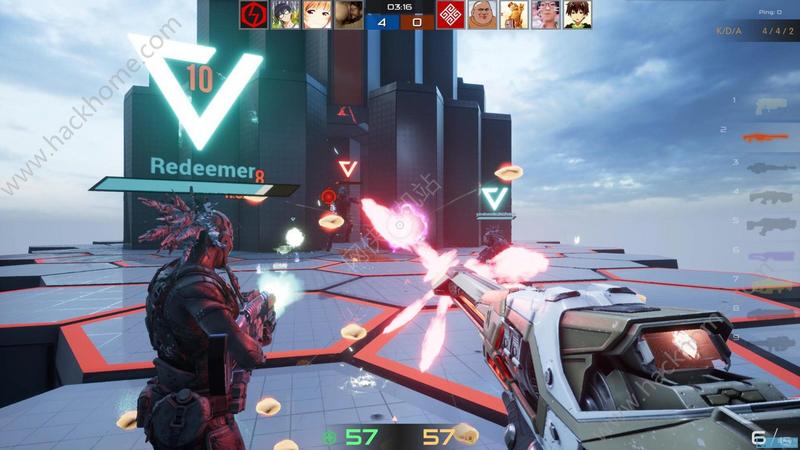Image resolution: width=800 pixels, height=450 pixels.
Task: Choose the orange-haired anime girl avatar
Action: pyautogui.click(x=316, y=14)
